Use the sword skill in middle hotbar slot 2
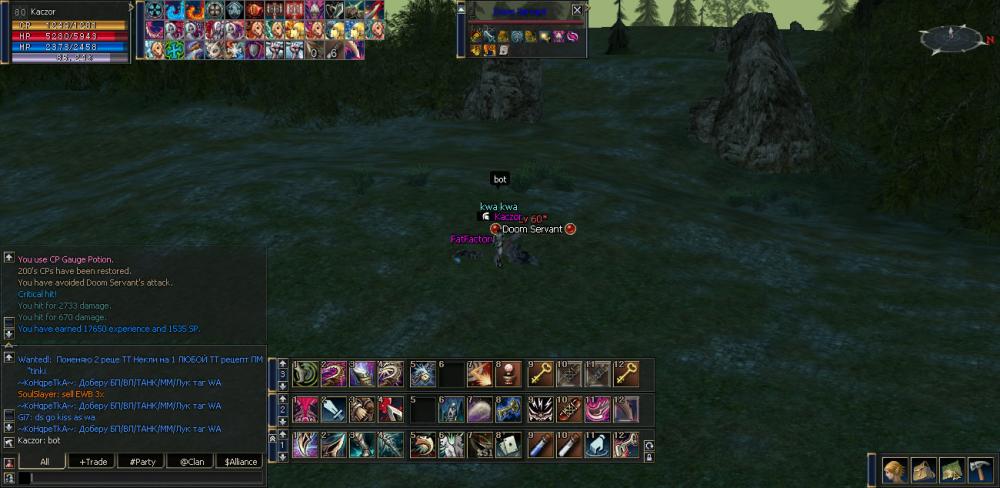The image size is (1000, 488). click(x=334, y=410)
